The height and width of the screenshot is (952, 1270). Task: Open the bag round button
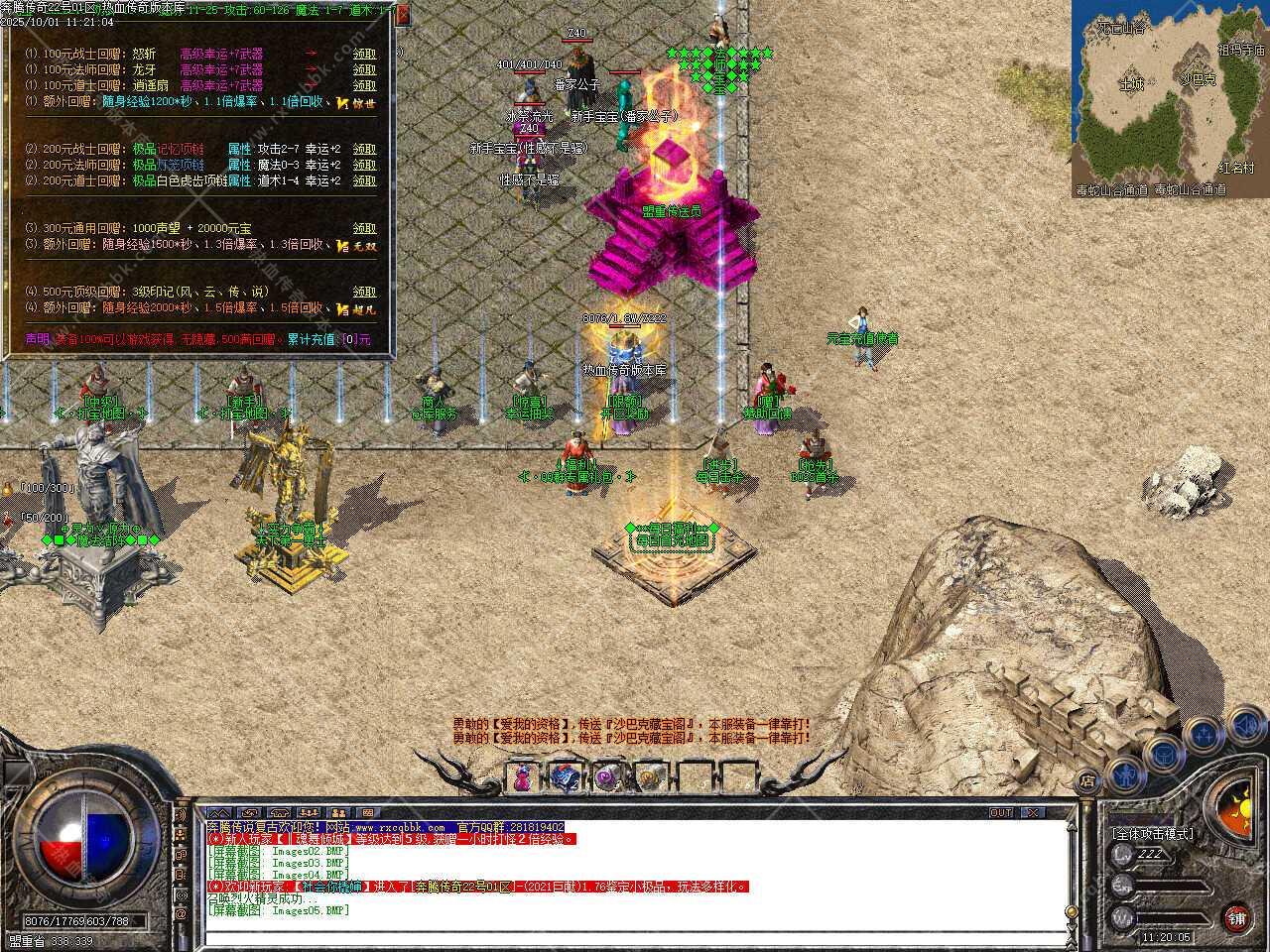pyautogui.click(x=1162, y=753)
